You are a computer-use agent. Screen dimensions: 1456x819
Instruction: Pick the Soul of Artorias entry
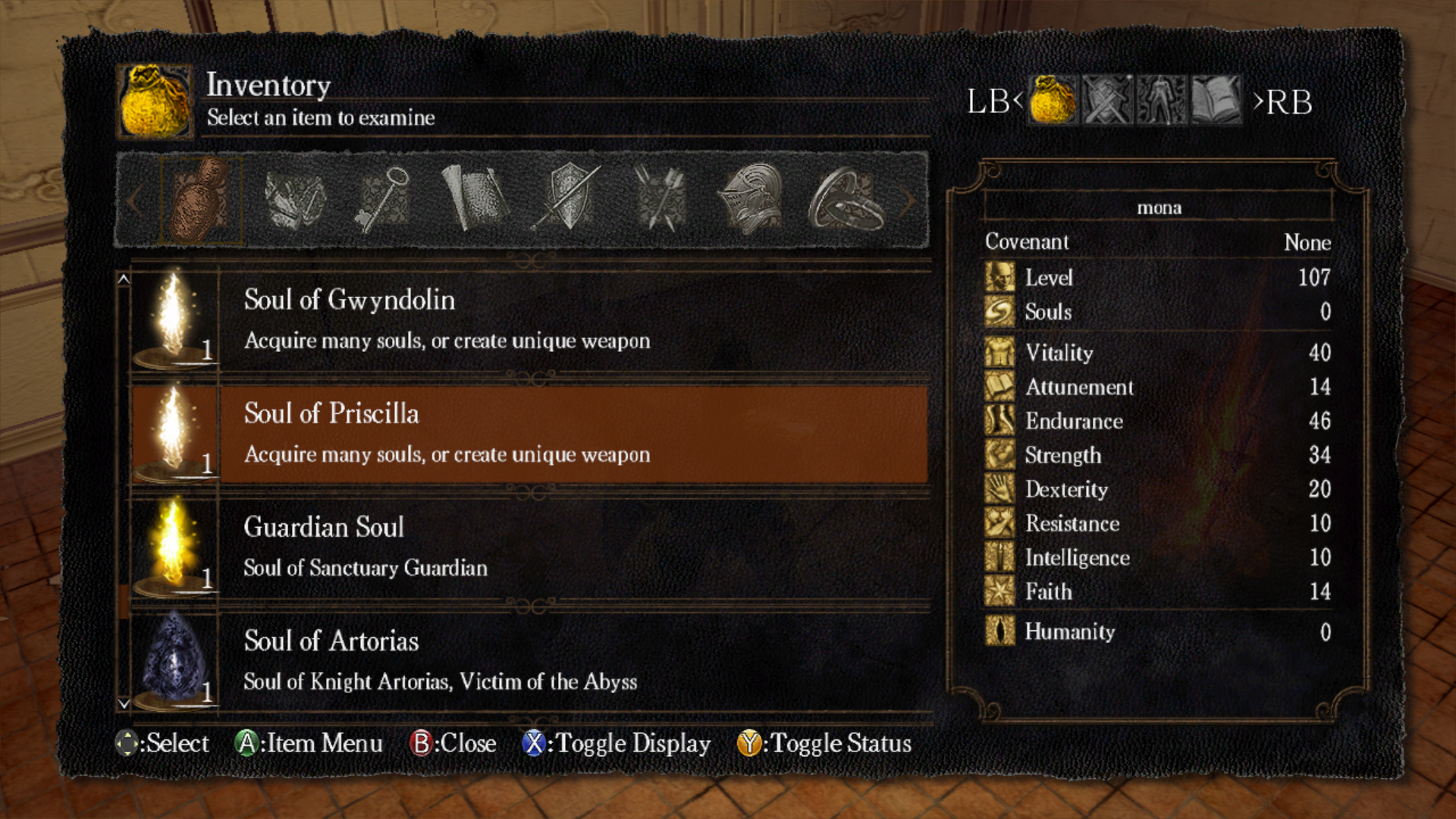[529, 661]
